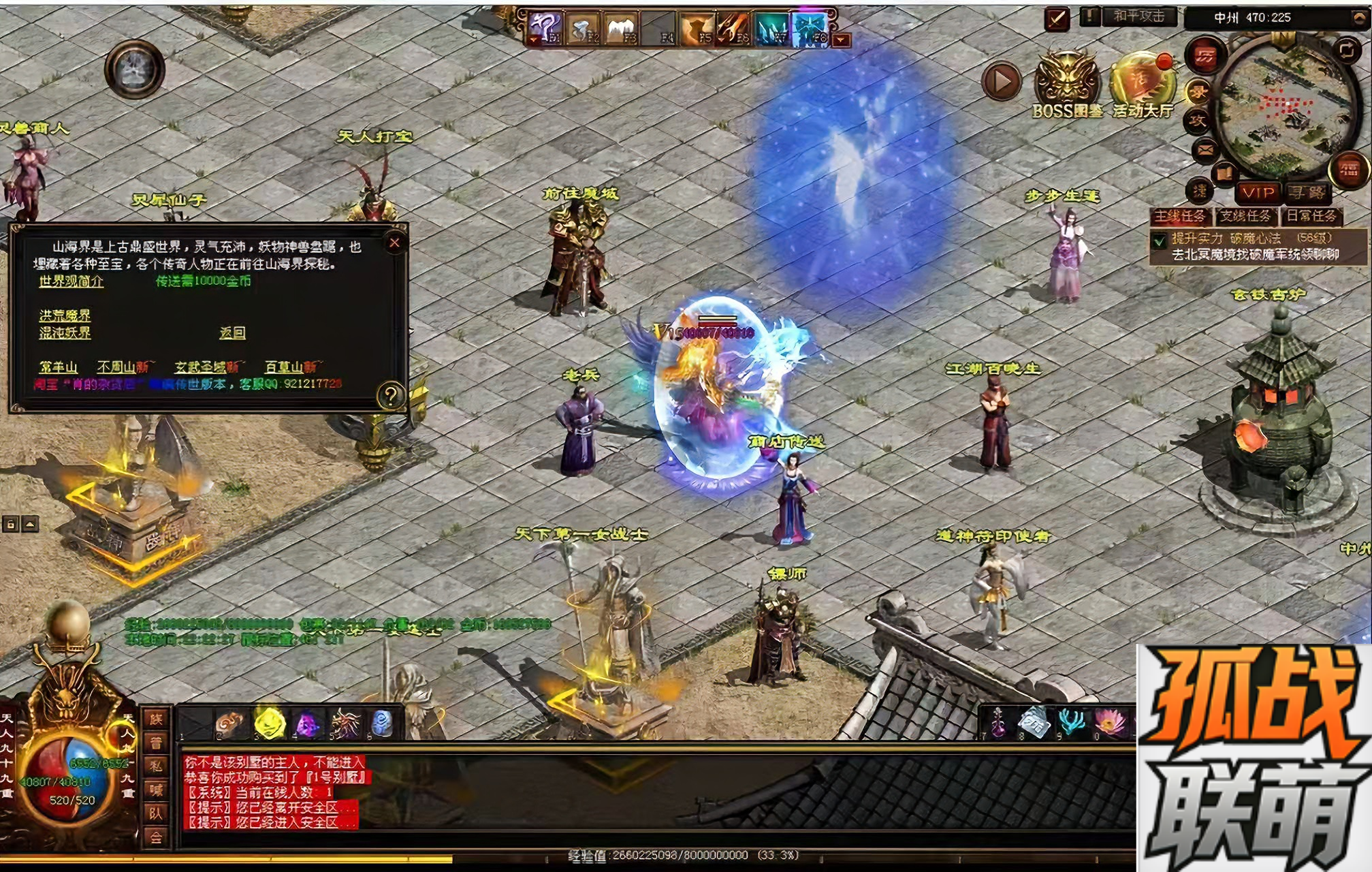The height and width of the screenshot is (872, 1372).
Task: Open the BOSS图鉴 panel
Action: point(1066,85)
